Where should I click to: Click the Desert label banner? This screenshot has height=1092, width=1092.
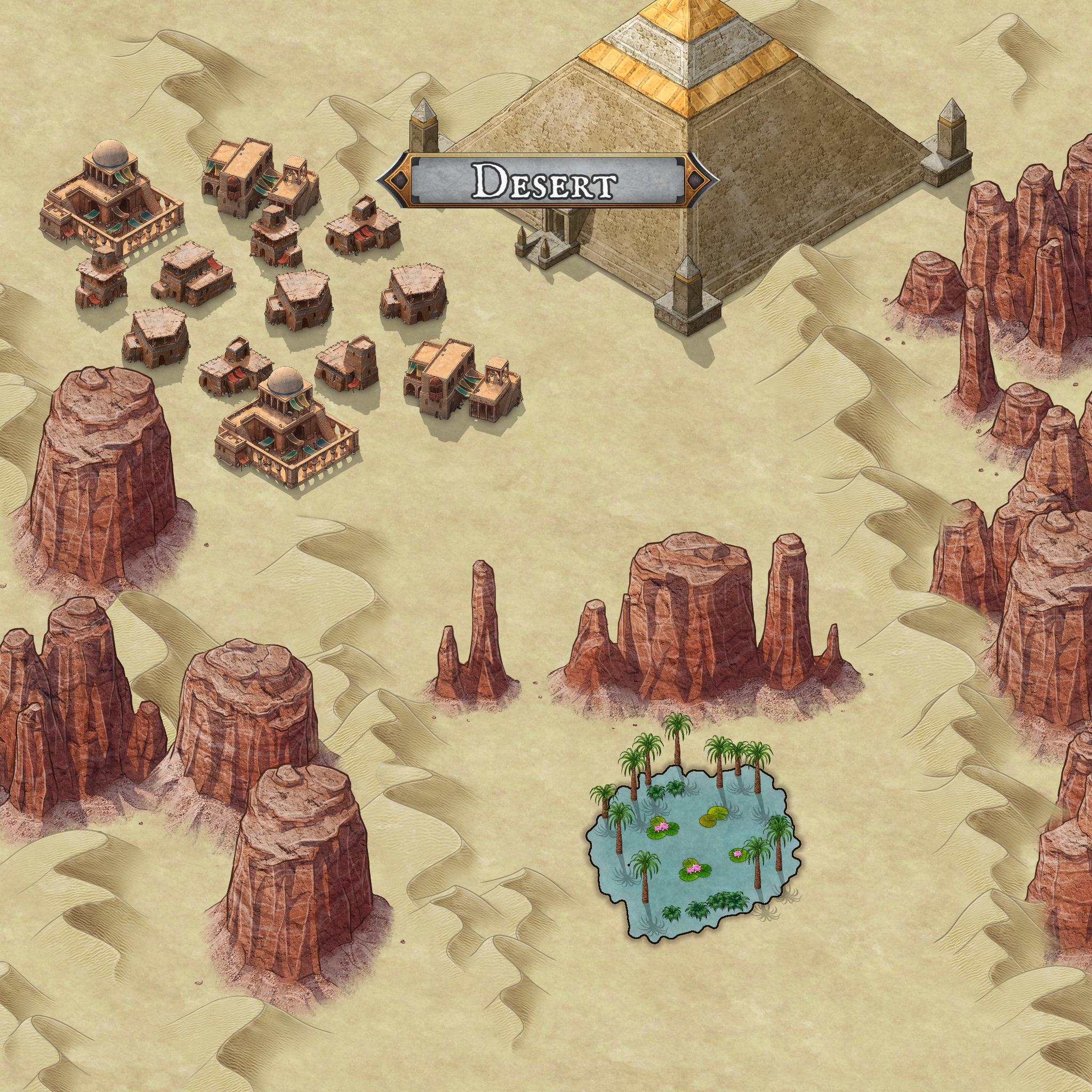(547, 180)
